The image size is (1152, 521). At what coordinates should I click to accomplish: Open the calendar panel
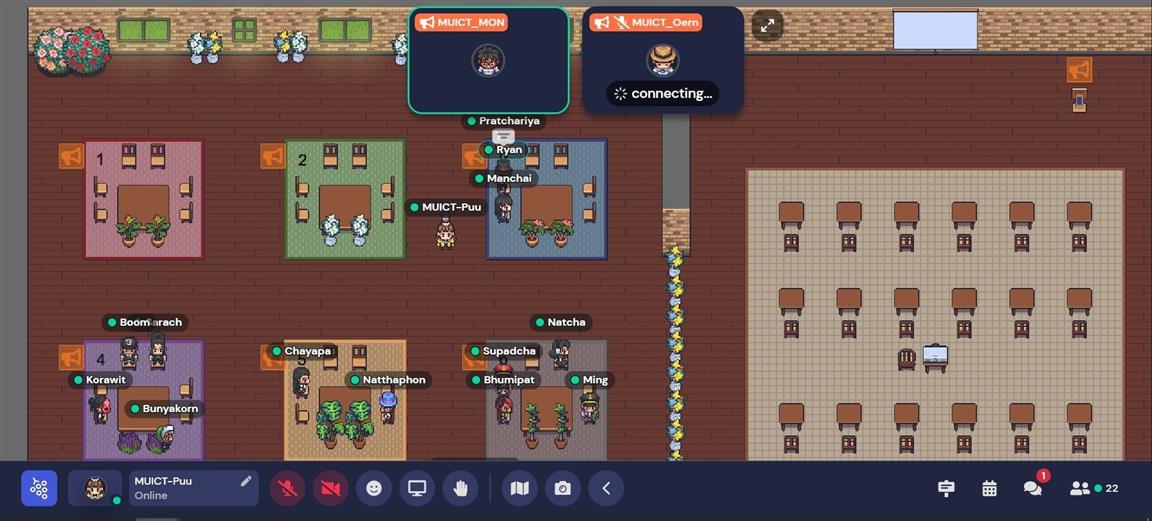click(x=989, y=488)
